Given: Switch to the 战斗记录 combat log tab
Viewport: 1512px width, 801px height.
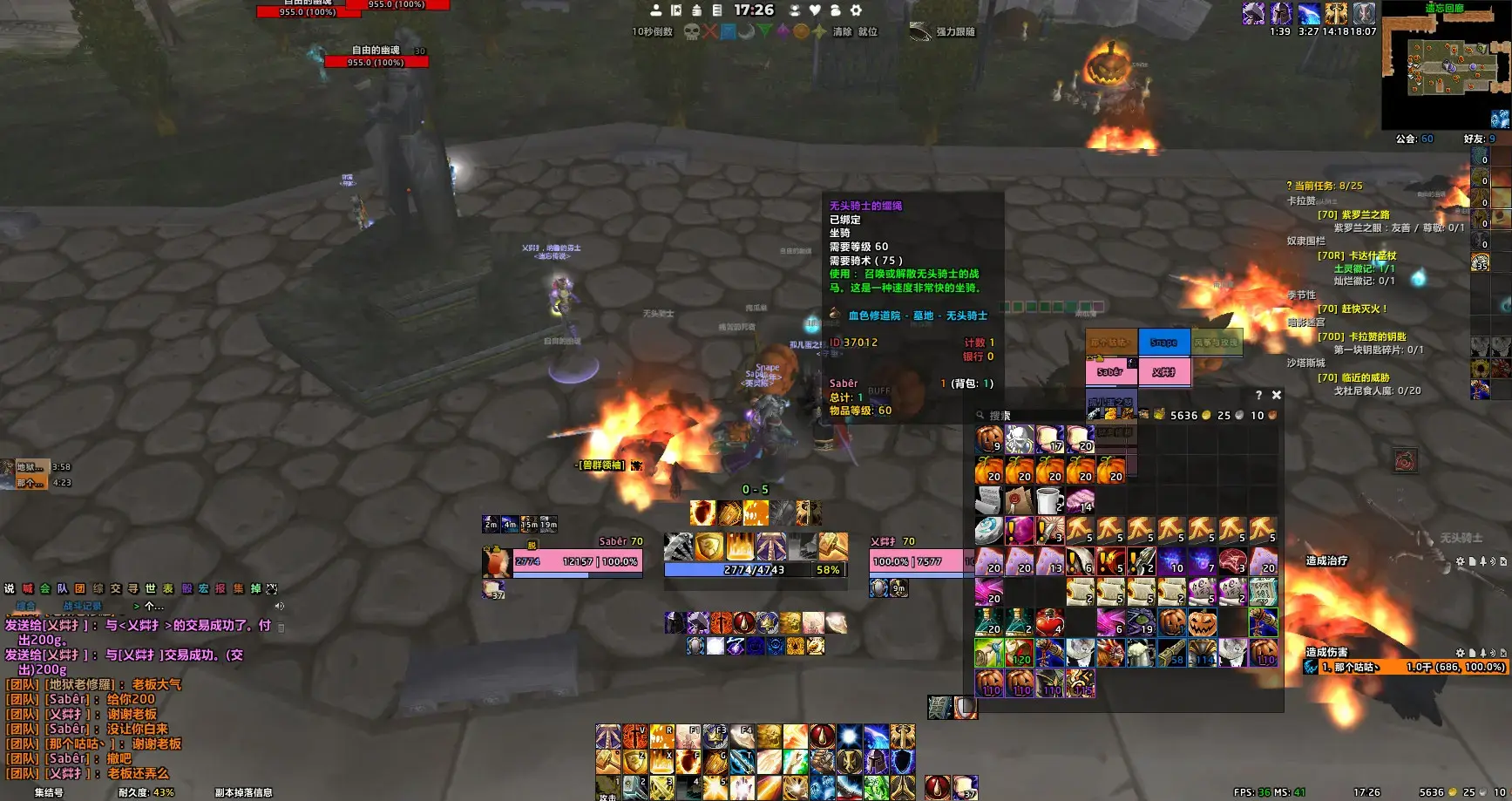Looking at the screenshot, I should (x=82, y=606).
